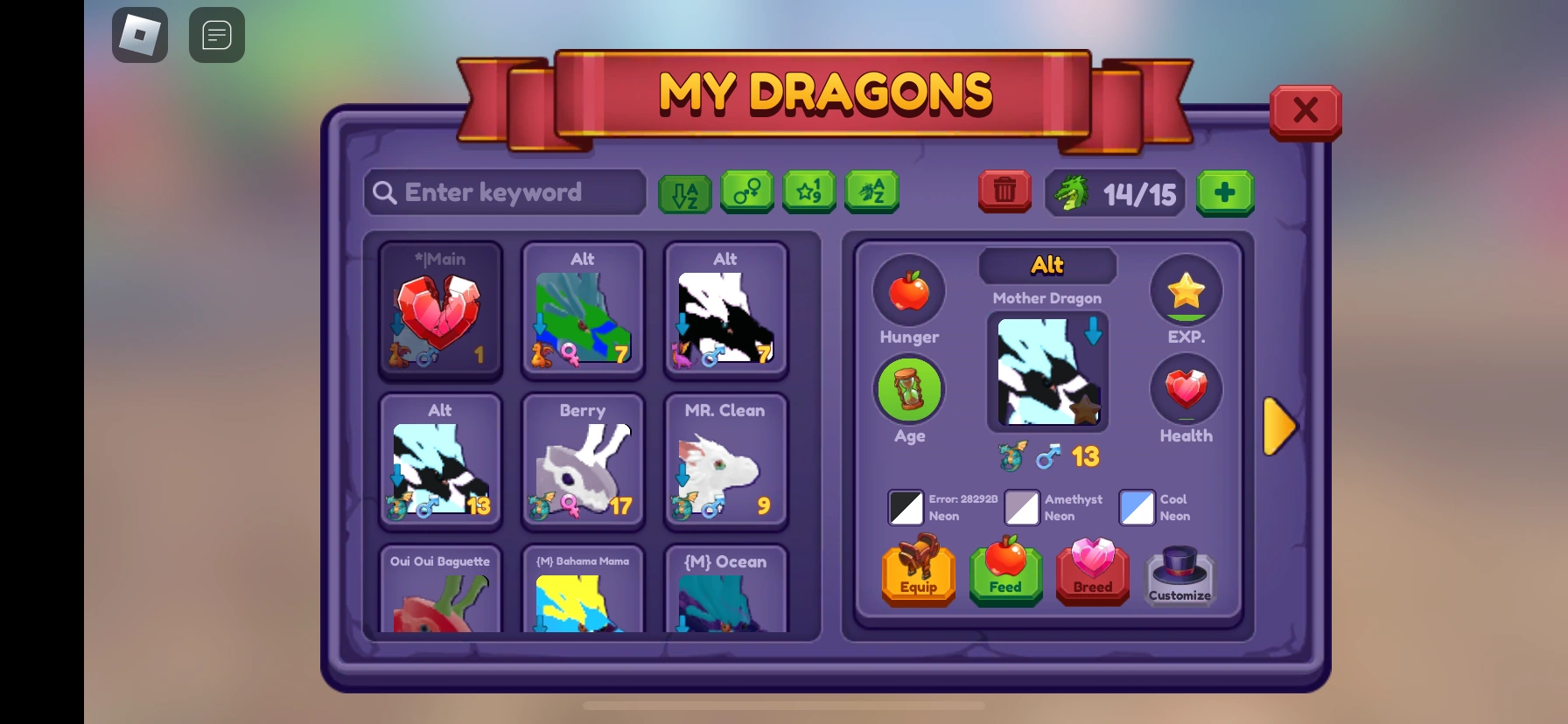Open the trash deletion mode
Viewport: 1568px width, 724px height.
point(1004,191)
